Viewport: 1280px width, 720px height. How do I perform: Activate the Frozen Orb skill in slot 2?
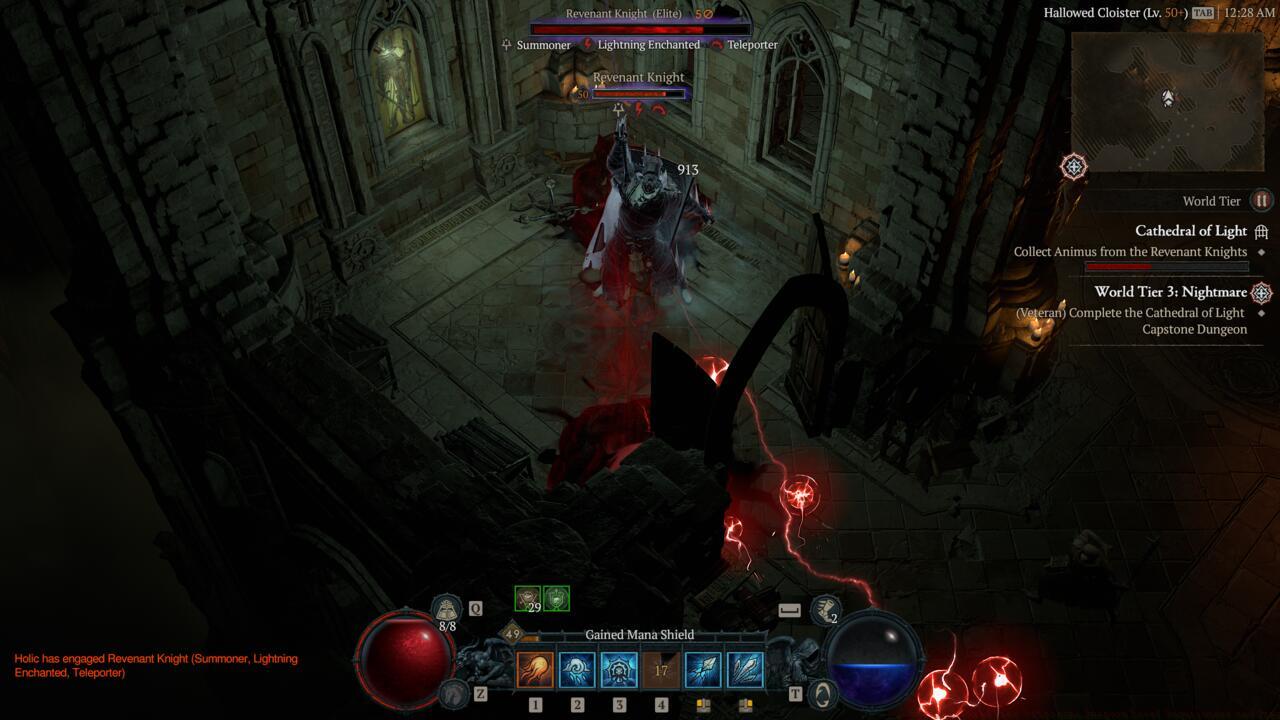pyautogui.click(x=577, y=670)
